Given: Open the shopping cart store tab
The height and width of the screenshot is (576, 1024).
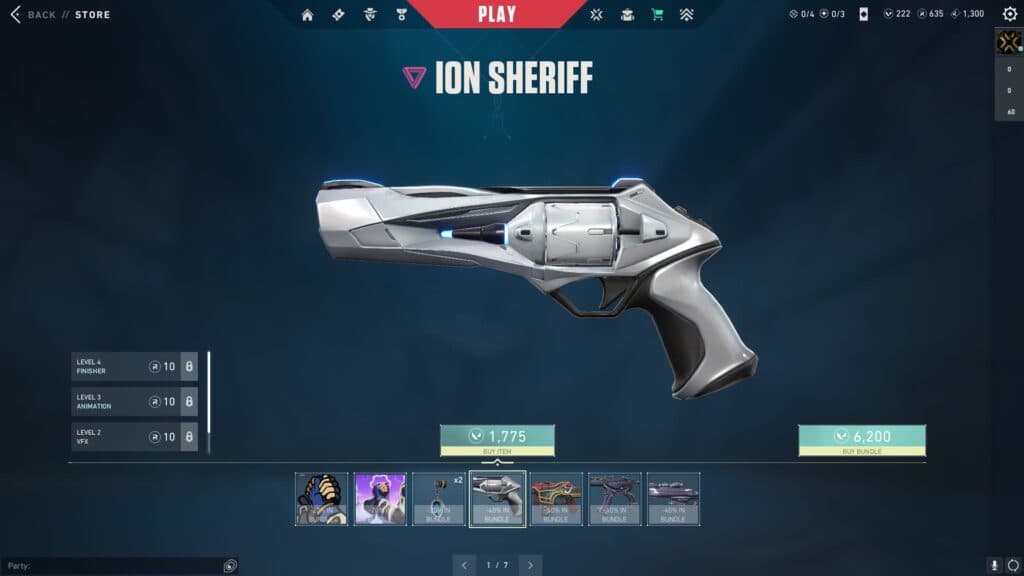Looking at the screenshot, I should point(657,15).
